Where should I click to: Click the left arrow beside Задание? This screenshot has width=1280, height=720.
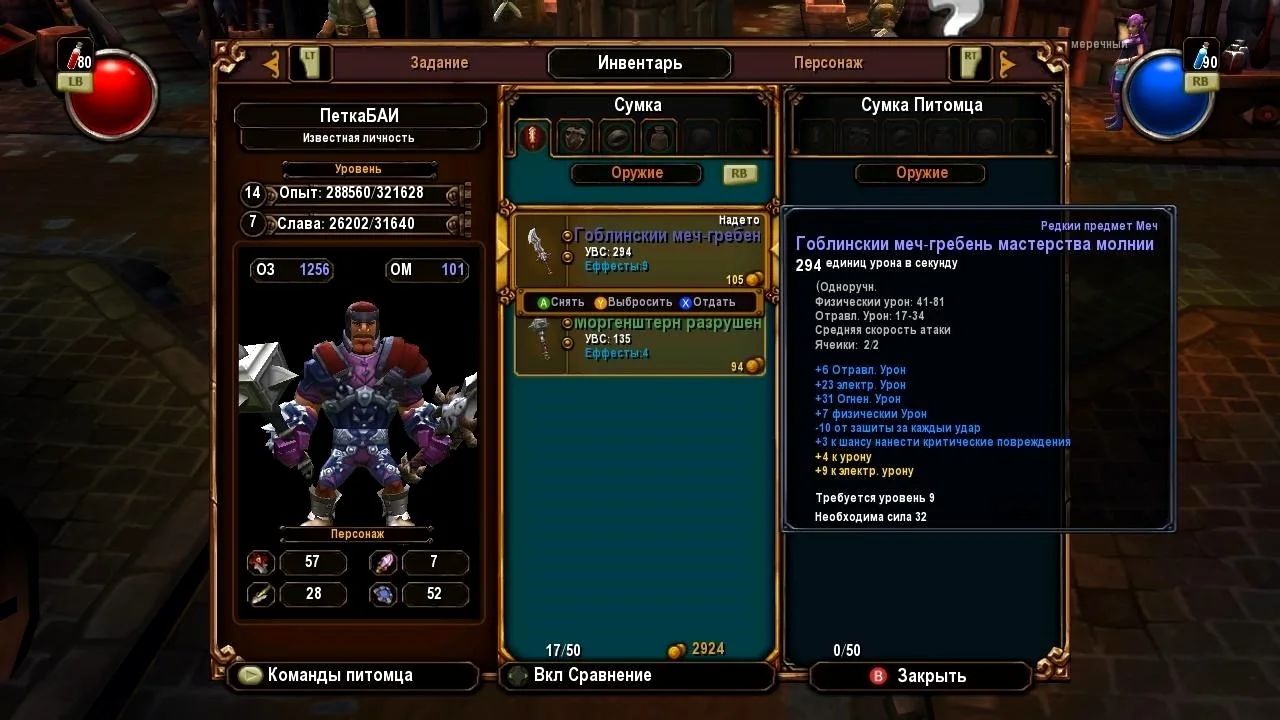(271, 64)
